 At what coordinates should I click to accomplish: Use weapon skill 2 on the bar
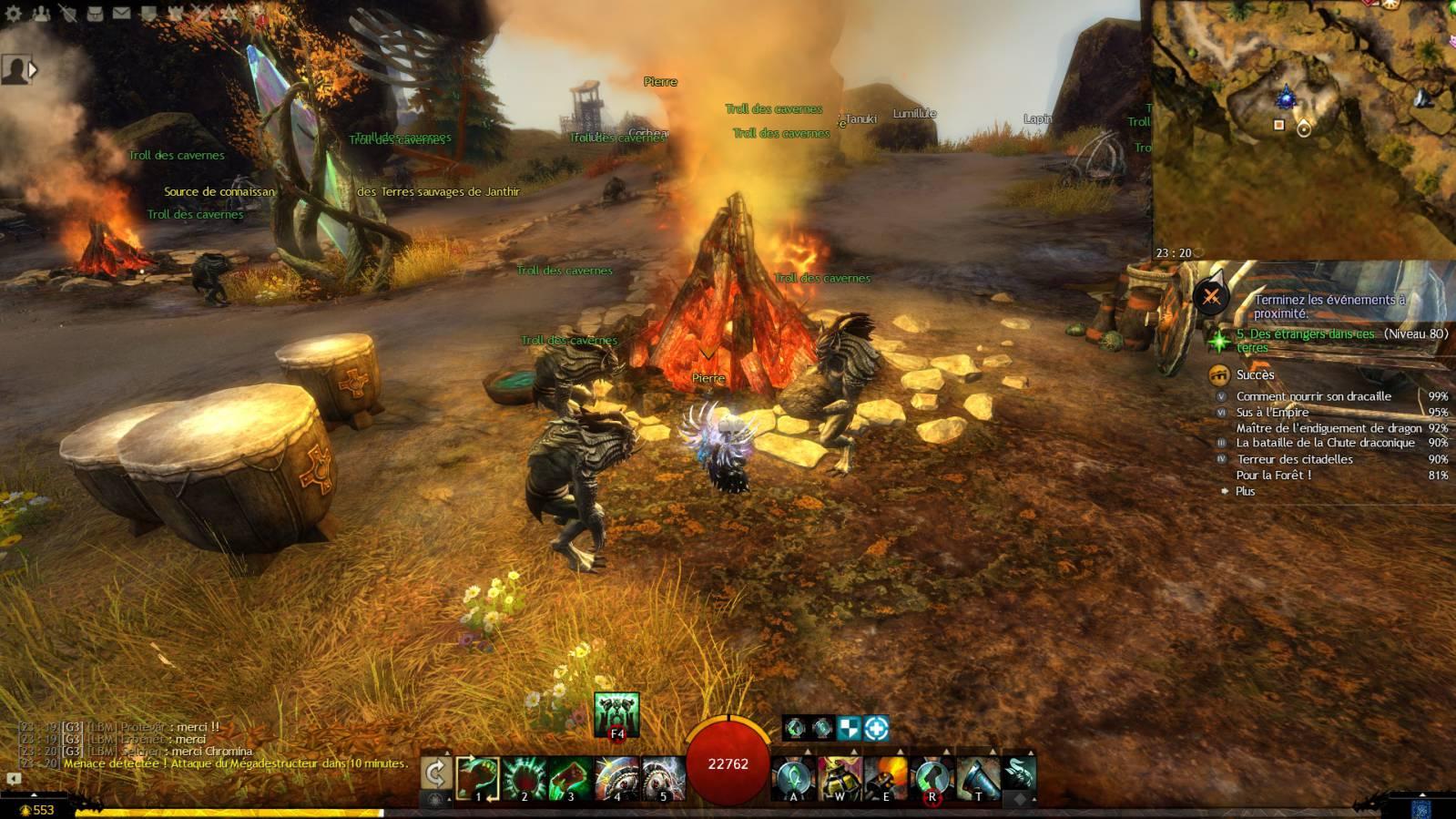click(x=524, y=779)
